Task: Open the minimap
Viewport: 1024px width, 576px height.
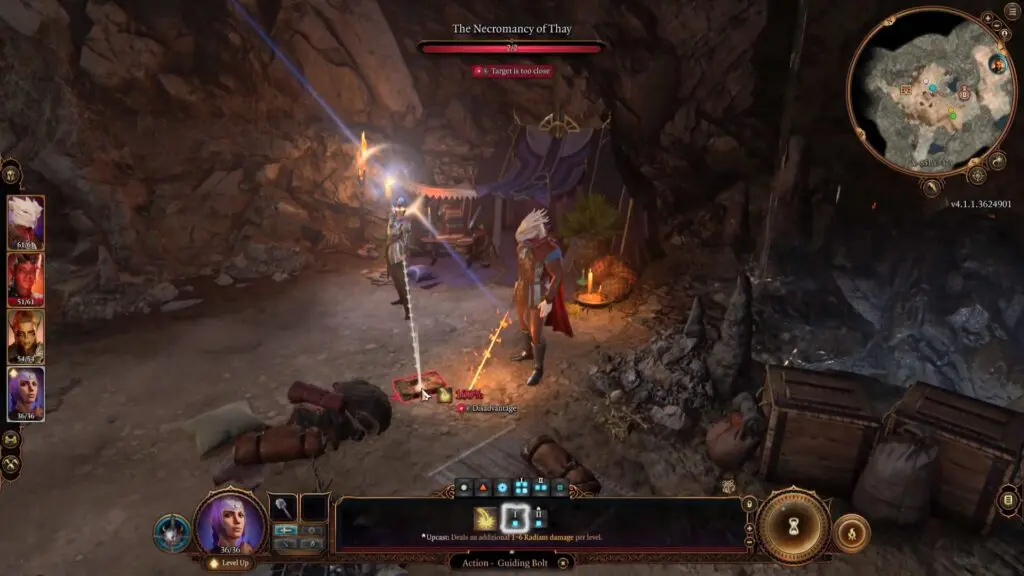Action: coord(917,90)
